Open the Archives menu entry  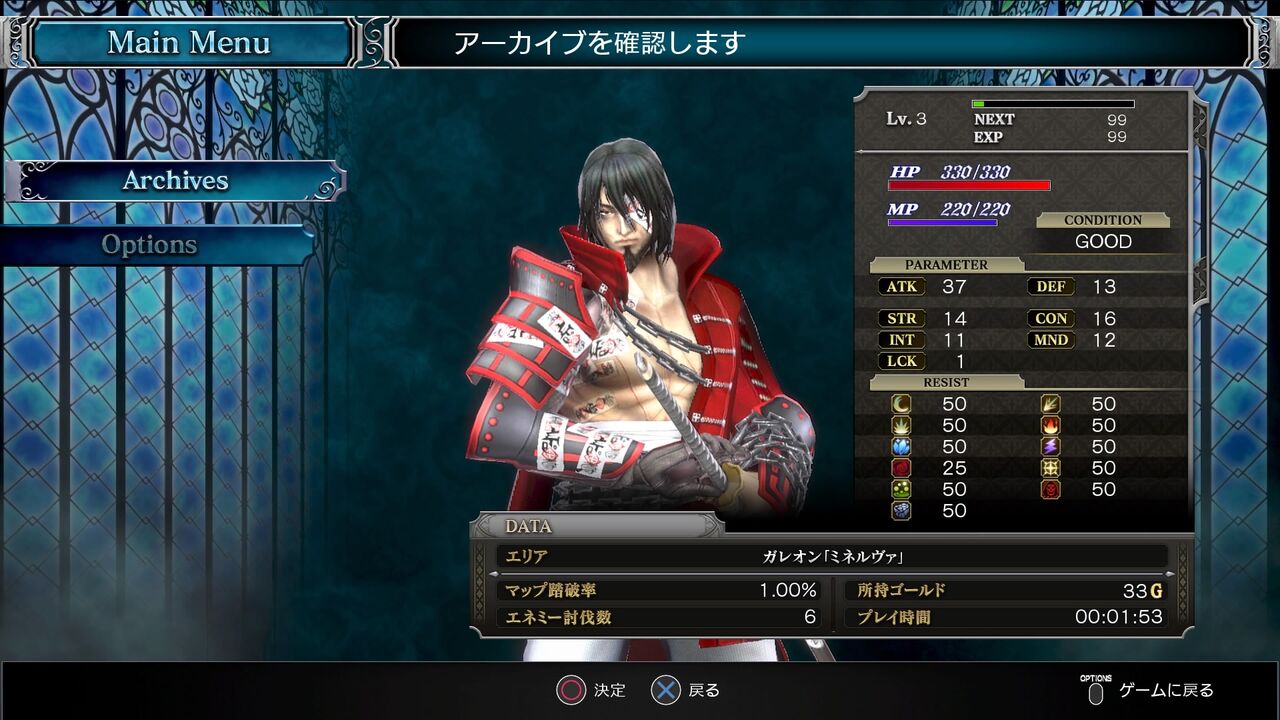tap(175, 181)
